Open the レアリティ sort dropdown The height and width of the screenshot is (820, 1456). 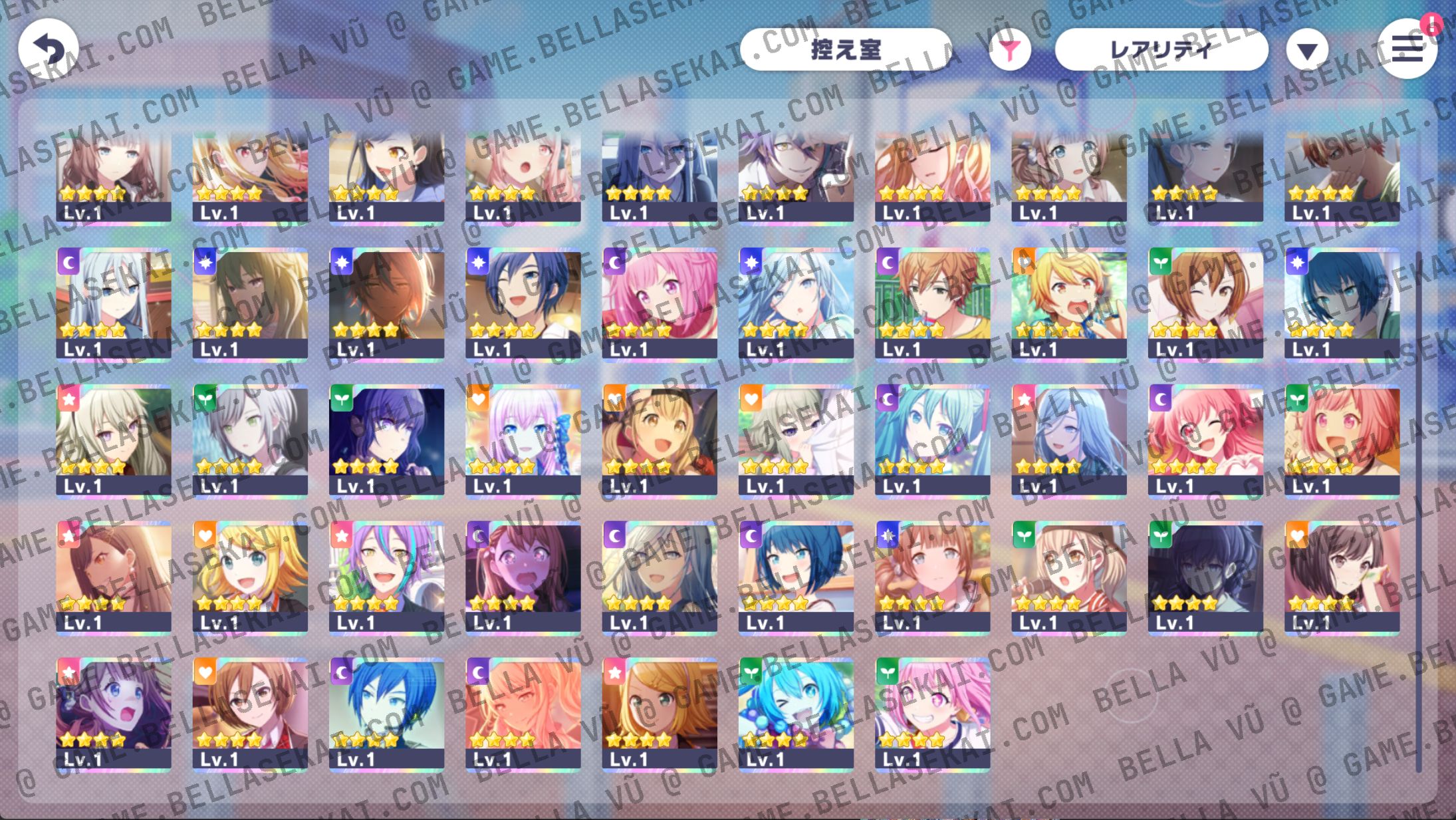click(x=1163, y=48)
